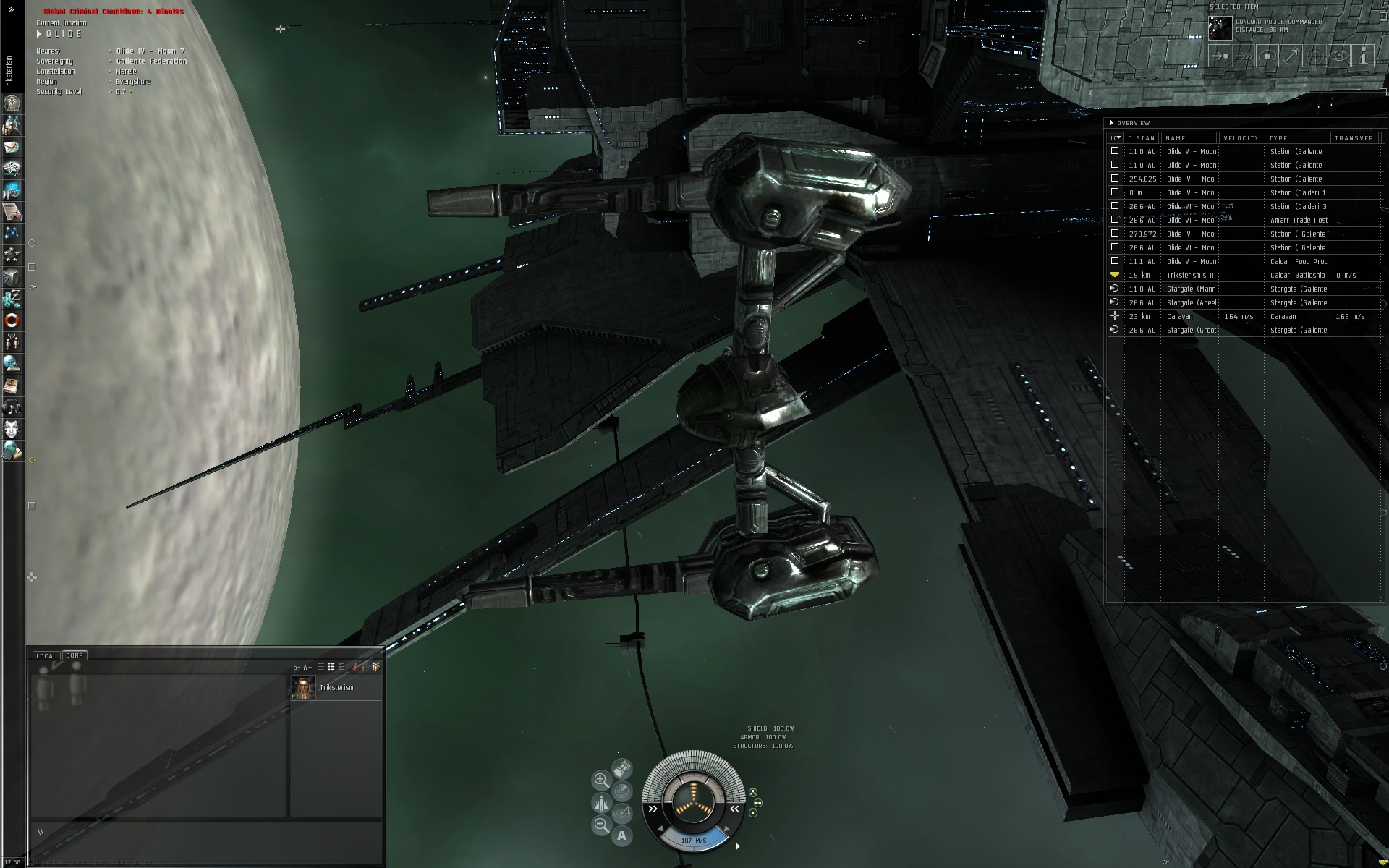Click Keep at Range double-arrow button
1389x868 pixels.
pyautogui.click(x=1291, y=56)
